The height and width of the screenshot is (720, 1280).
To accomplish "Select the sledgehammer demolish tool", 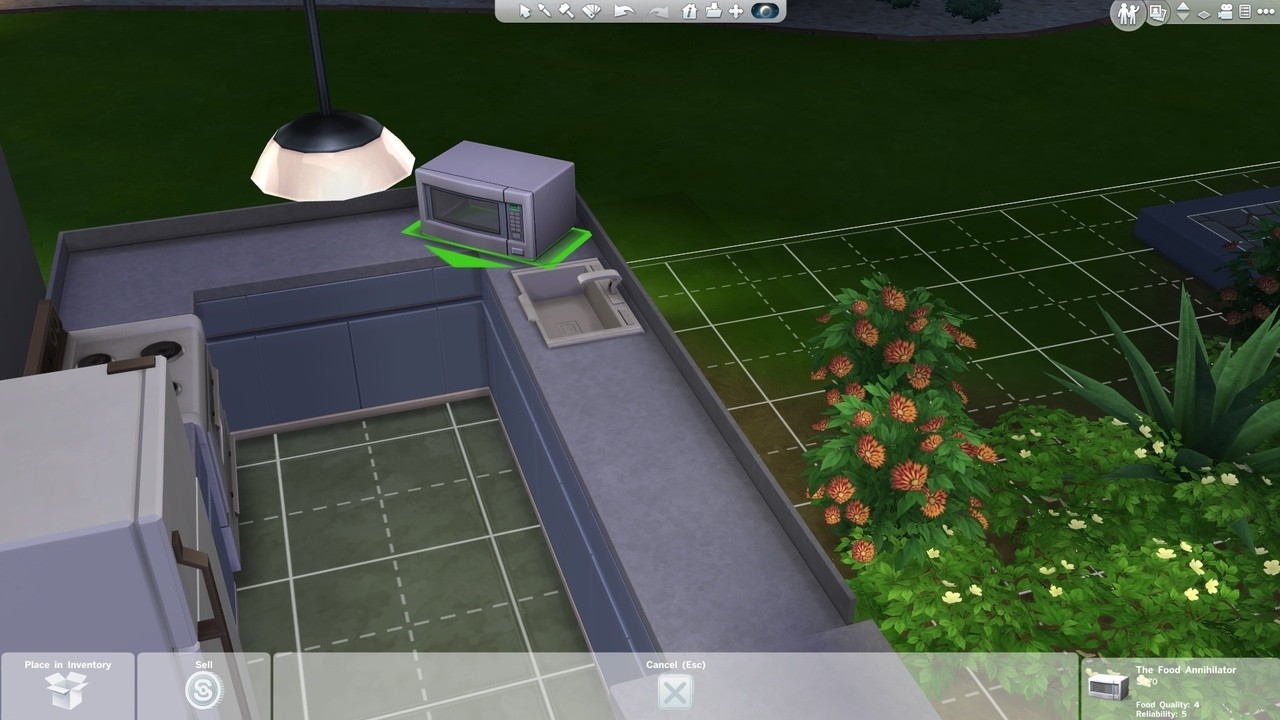I will click(x=567, y=13).
